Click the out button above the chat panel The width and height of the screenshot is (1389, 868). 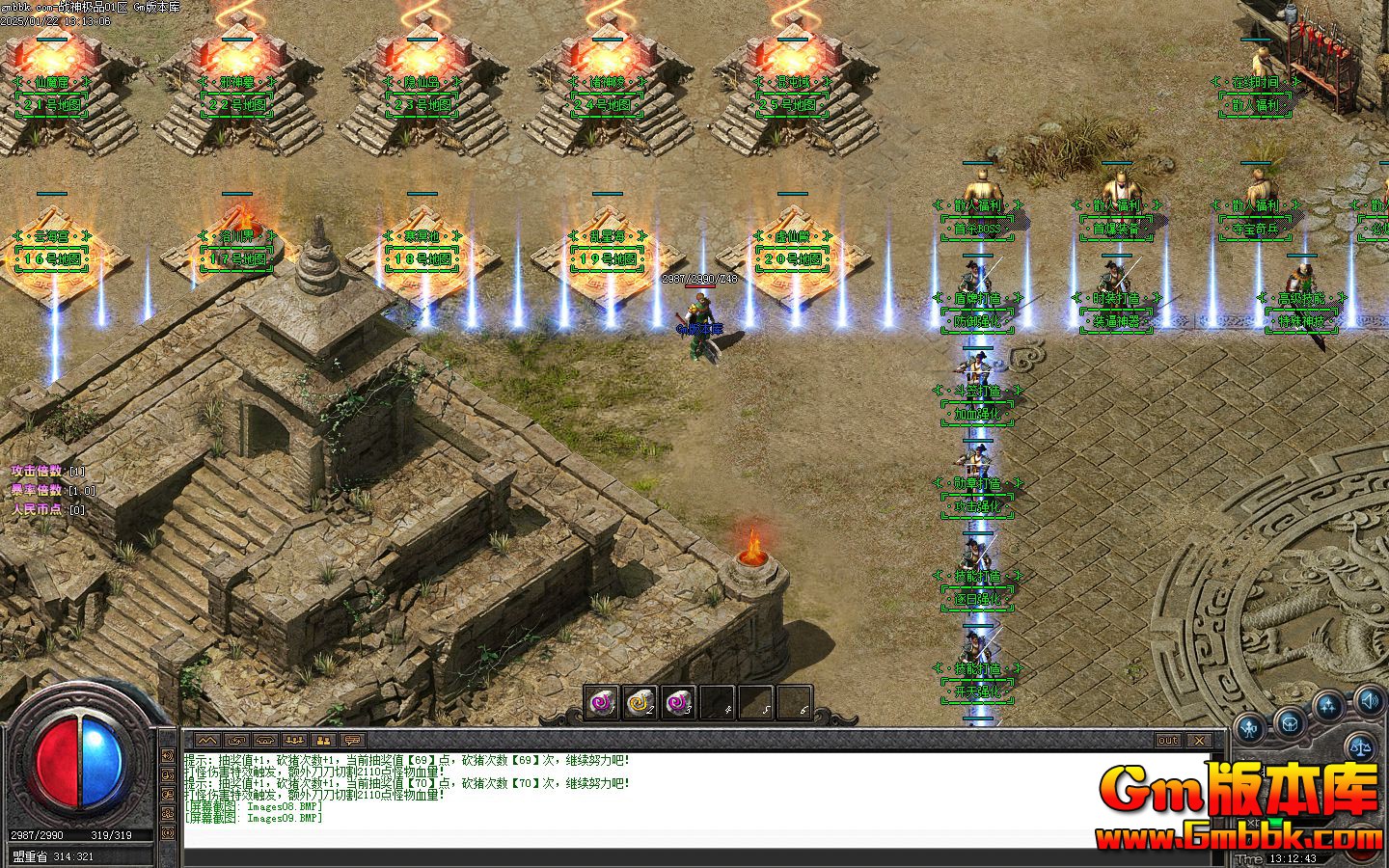tap(1168, 741)
